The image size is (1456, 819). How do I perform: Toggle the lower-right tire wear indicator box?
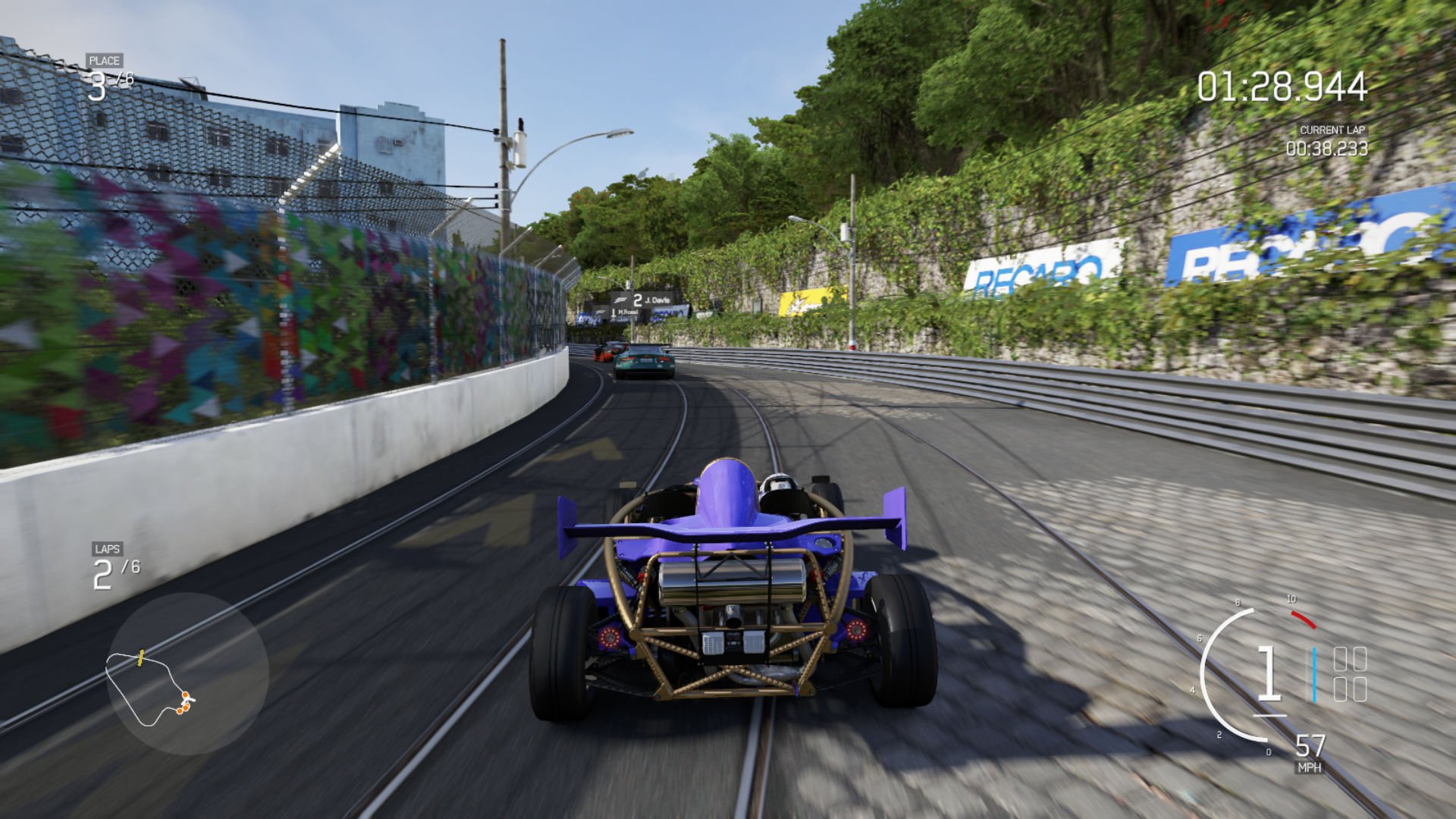[x=1360, y=689]
